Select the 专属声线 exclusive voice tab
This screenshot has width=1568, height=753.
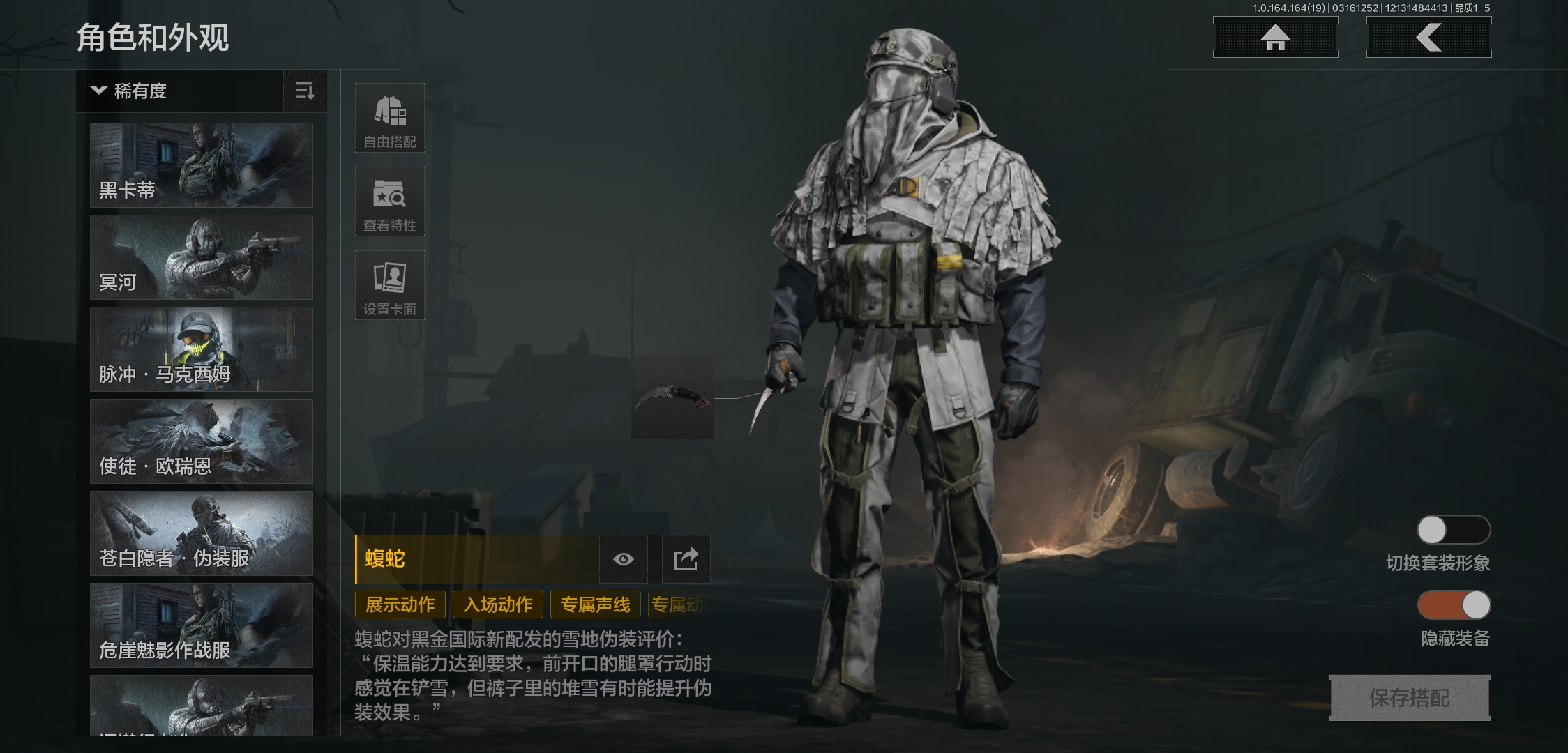[594, 604]
